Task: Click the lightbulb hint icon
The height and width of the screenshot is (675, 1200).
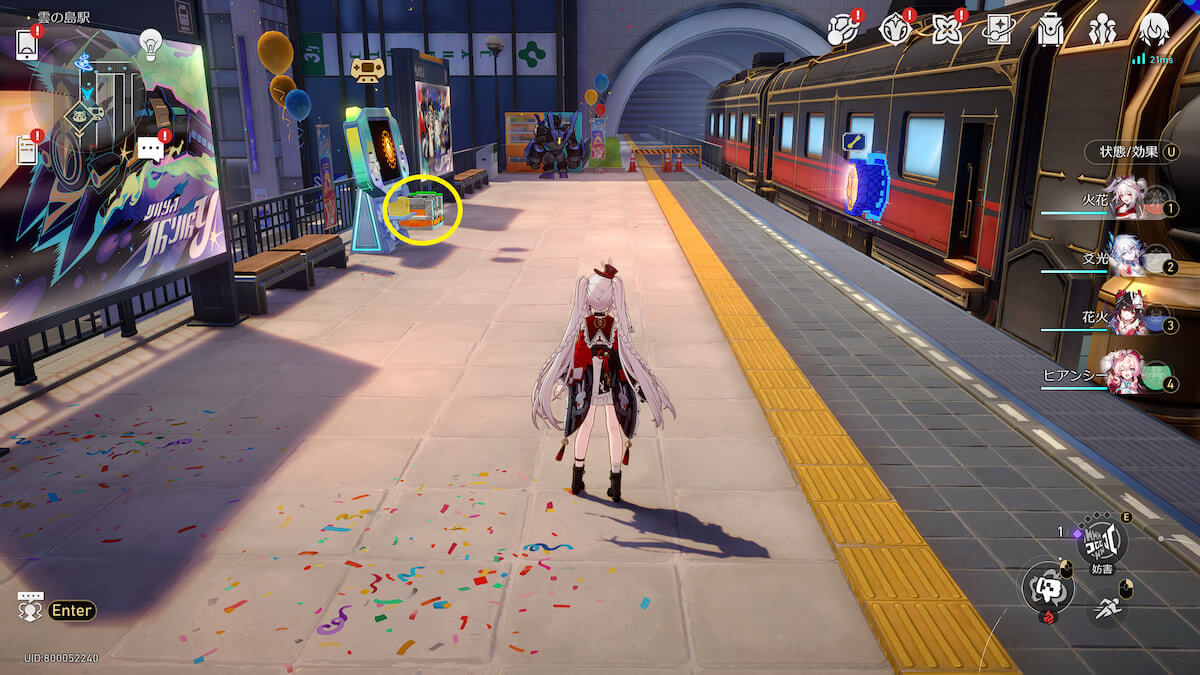Action: click(x=150, y=43)
